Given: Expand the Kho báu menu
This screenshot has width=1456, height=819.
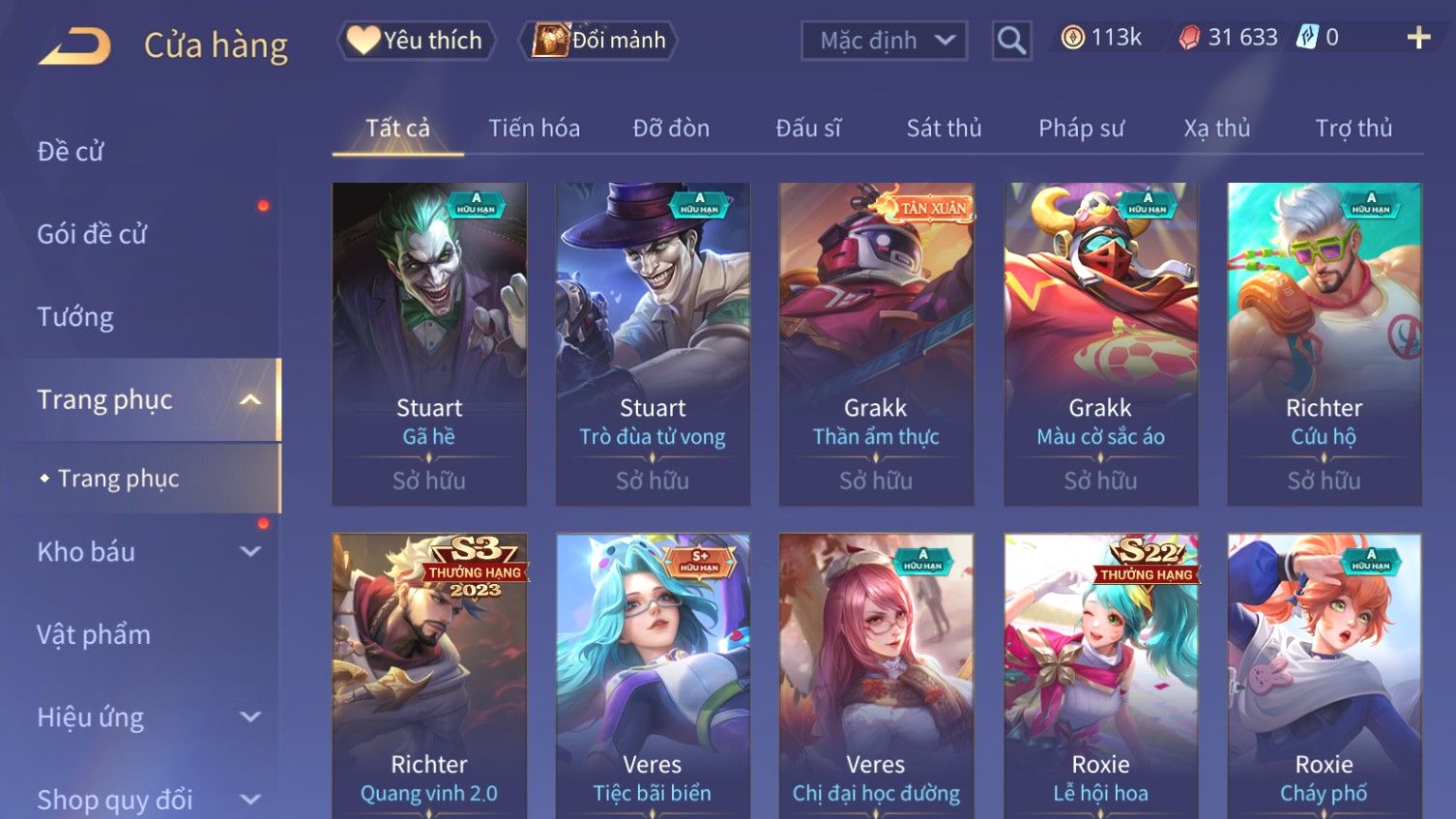Looking at the screenshot, I should point(145,552).
